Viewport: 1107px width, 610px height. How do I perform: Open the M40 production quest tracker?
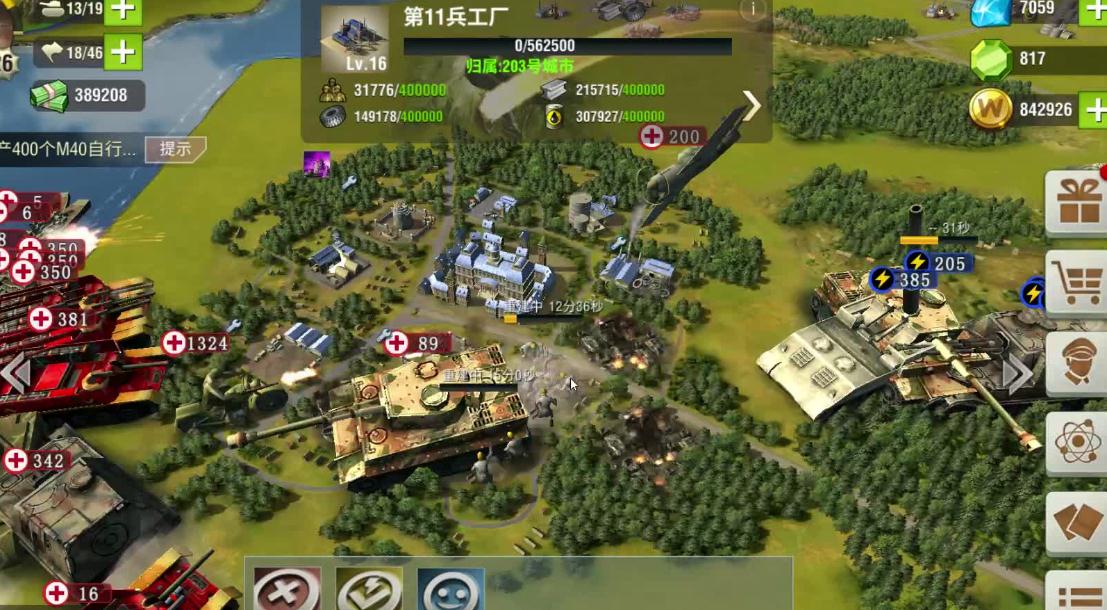(x=70, y=149)
